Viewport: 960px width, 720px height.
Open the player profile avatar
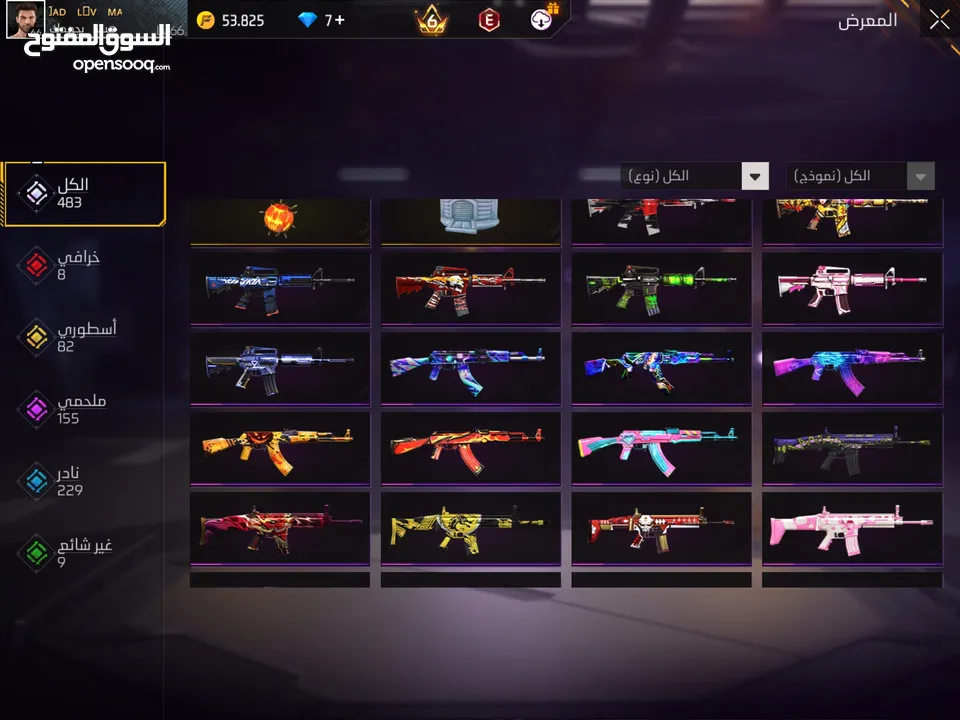point(25,20)
